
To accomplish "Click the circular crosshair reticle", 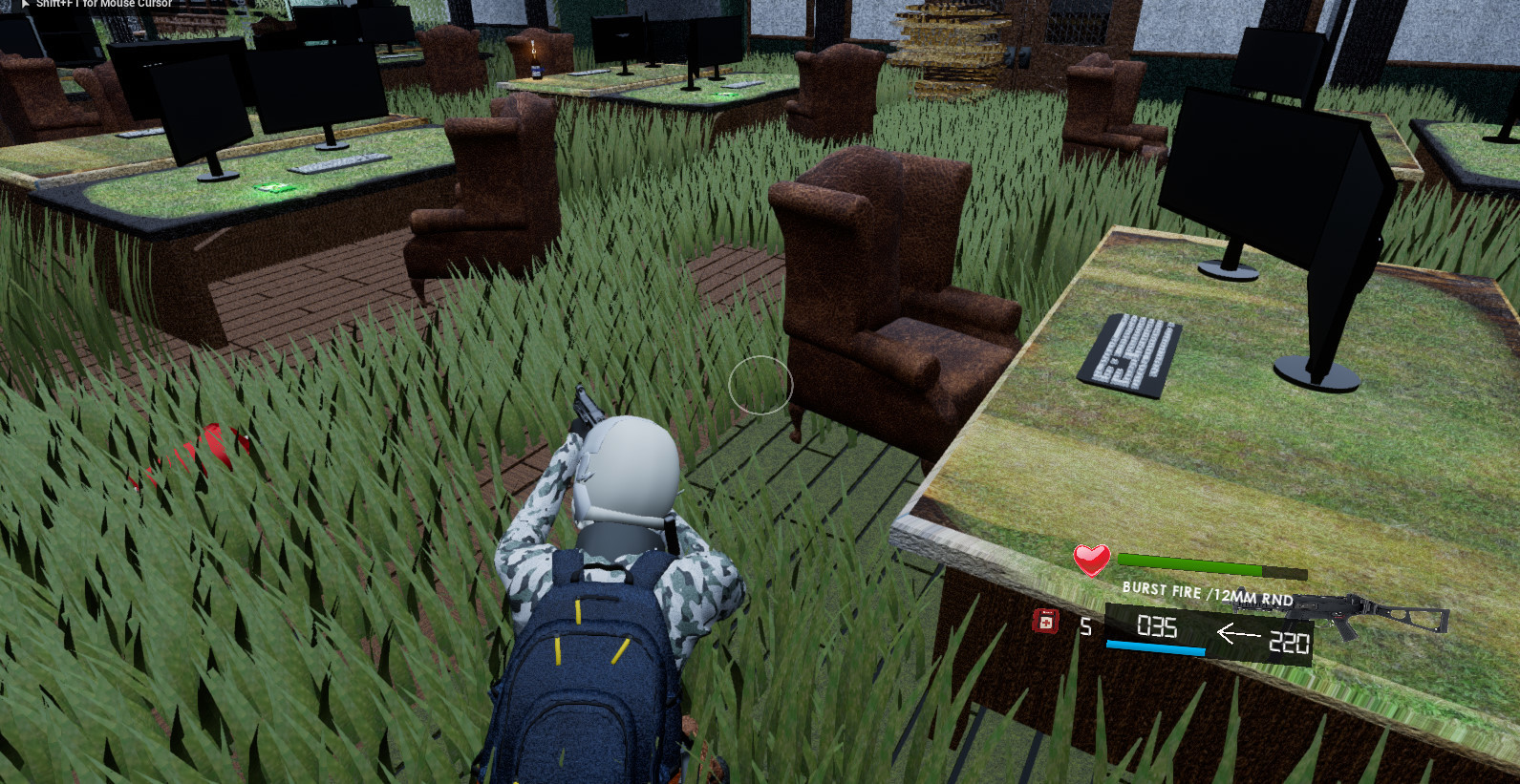I will coord(760,385).
